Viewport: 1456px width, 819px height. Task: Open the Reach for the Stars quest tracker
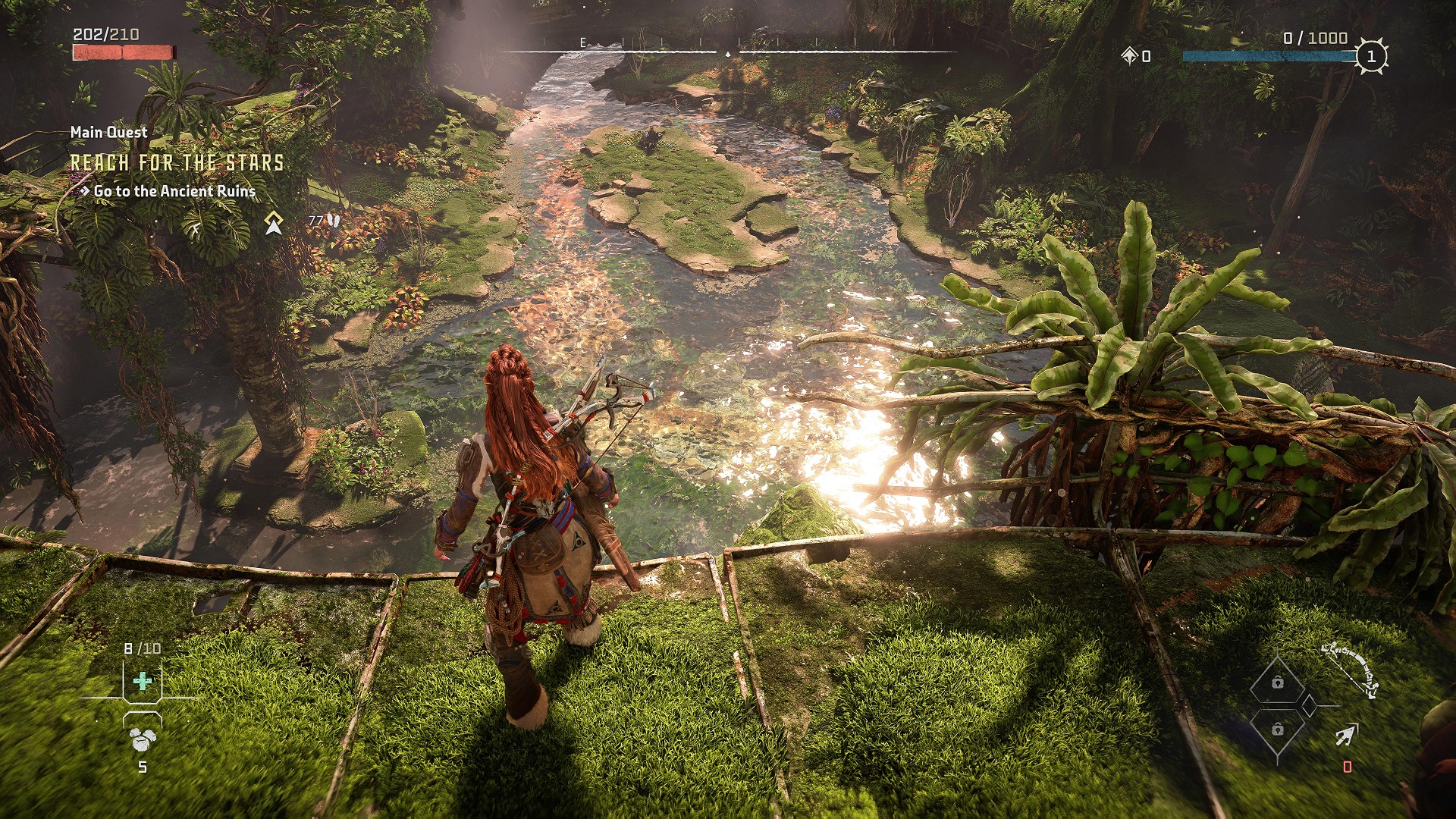pos(177,162)
